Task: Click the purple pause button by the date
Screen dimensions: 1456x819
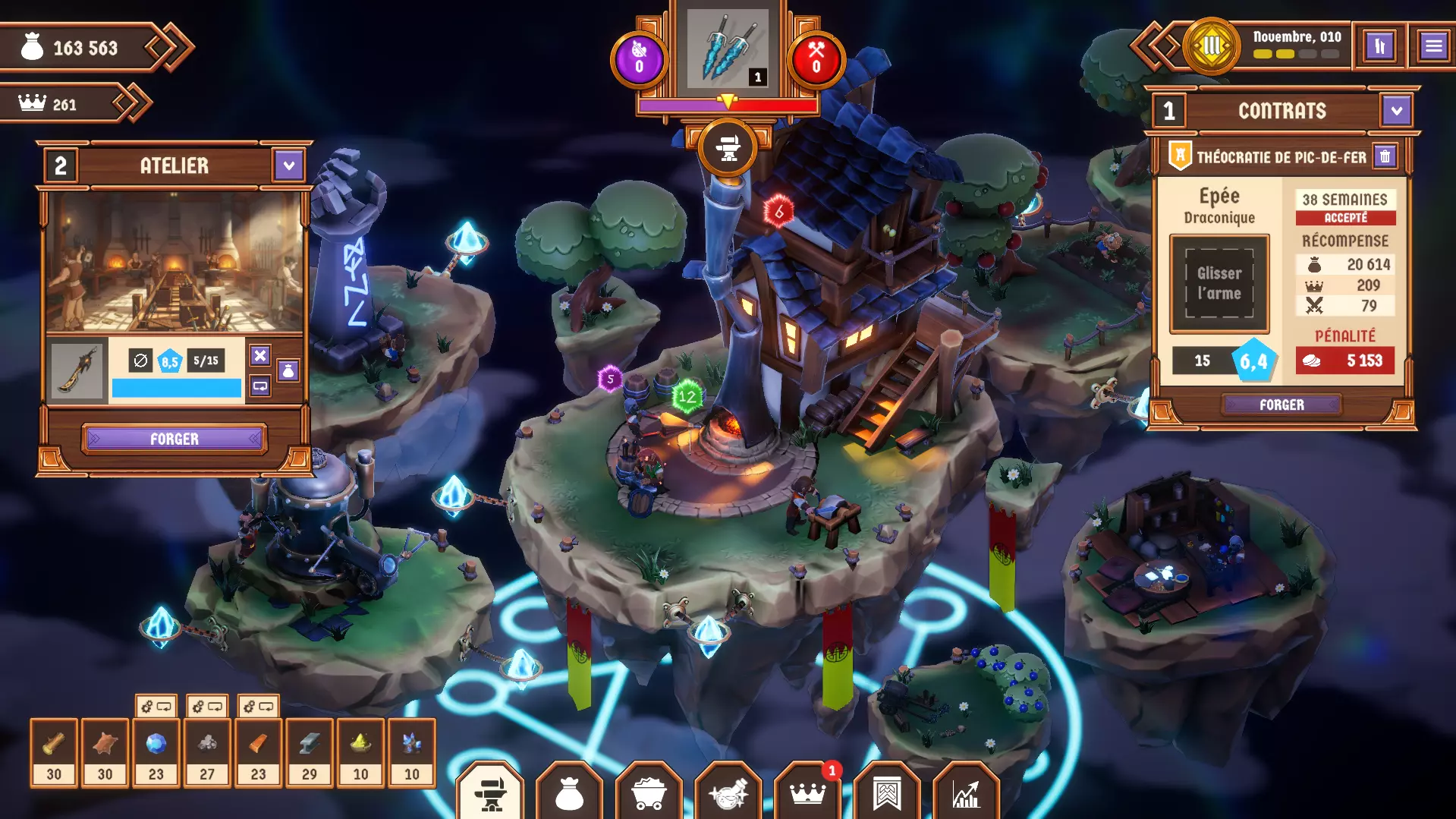Action: [x=1379, y=46]
